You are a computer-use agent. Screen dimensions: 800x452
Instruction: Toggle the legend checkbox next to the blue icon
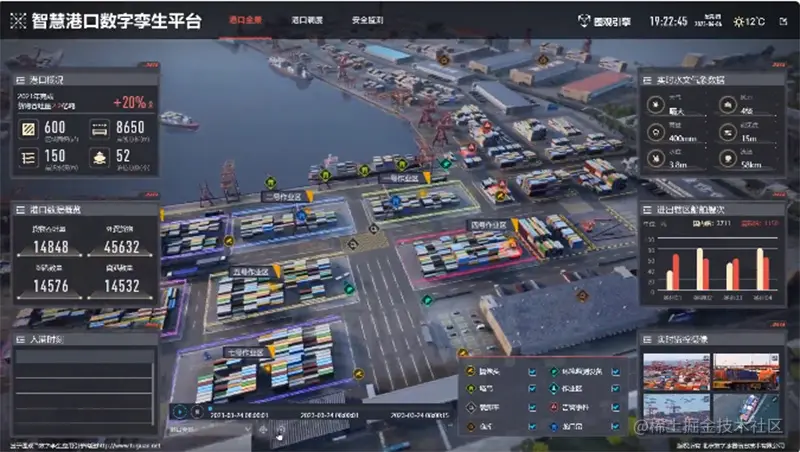point(615,426)
